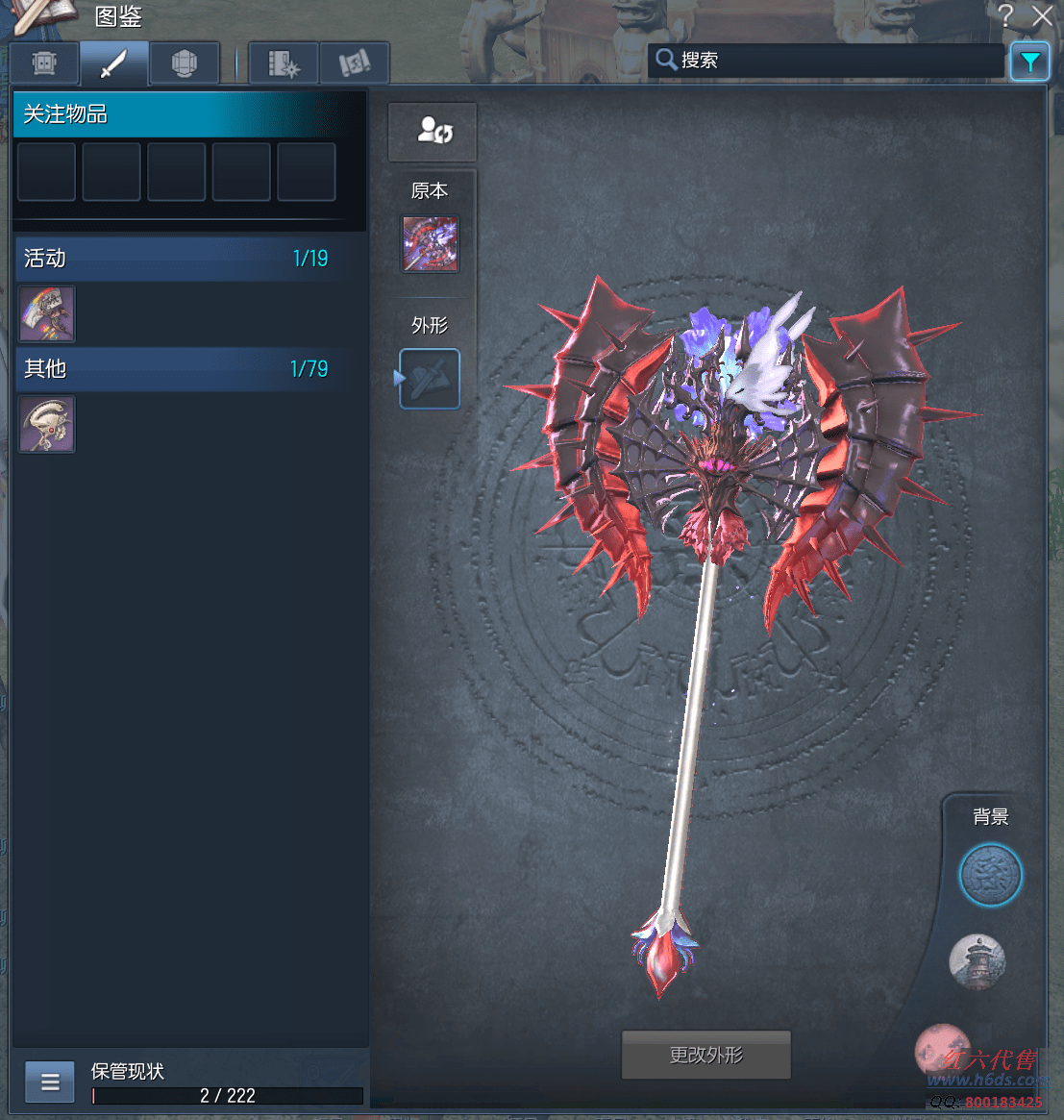Open the list menu beside 保管现状
The width and height of the screenshot is (1064, 1120).
[50, 1083]
